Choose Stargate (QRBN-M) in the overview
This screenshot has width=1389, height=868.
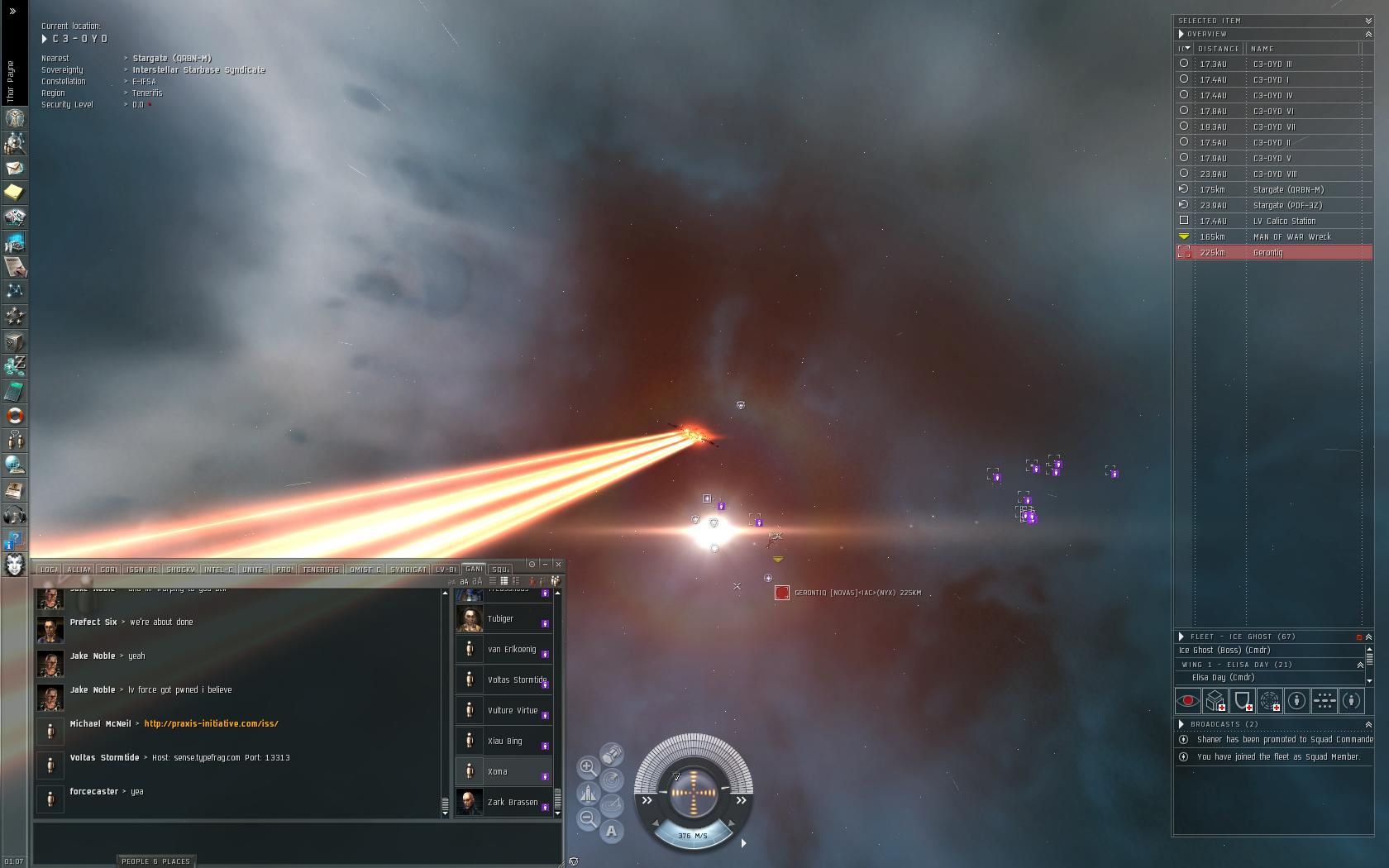(x=1273, y=189)
